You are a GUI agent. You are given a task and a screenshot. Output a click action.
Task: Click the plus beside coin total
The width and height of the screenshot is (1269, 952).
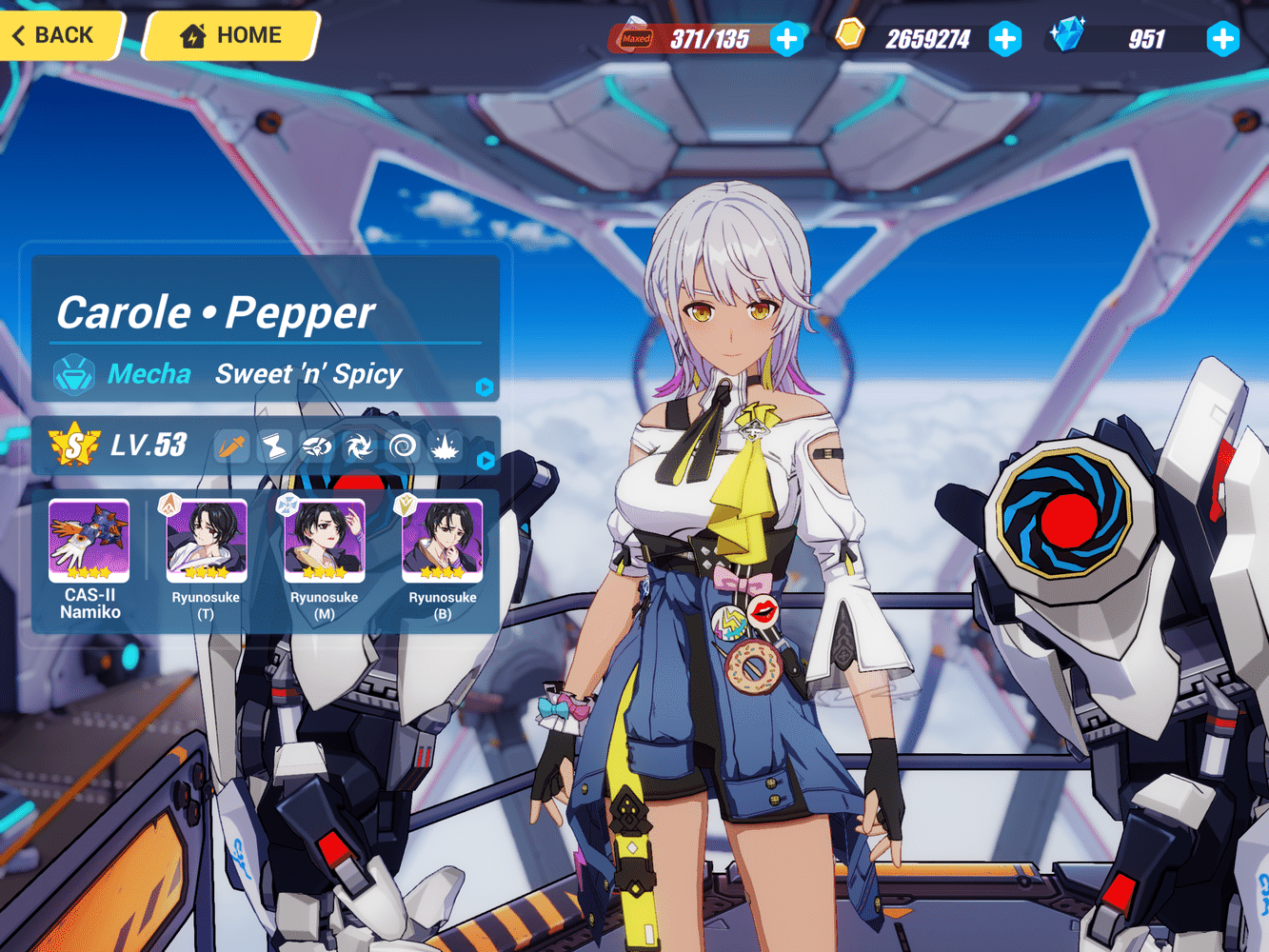(1006, 40)
